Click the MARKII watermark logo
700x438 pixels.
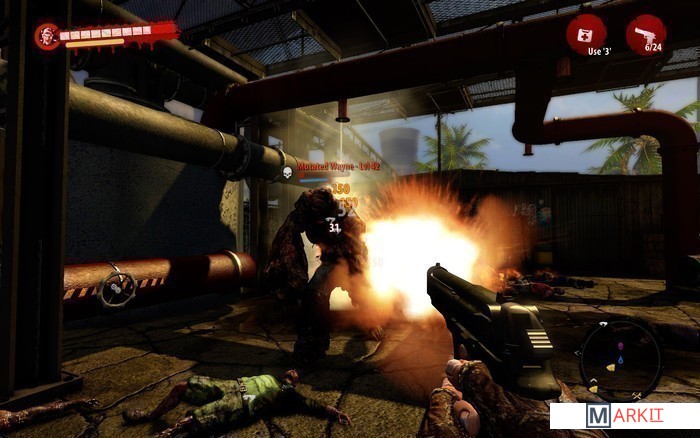pos(622,416)
